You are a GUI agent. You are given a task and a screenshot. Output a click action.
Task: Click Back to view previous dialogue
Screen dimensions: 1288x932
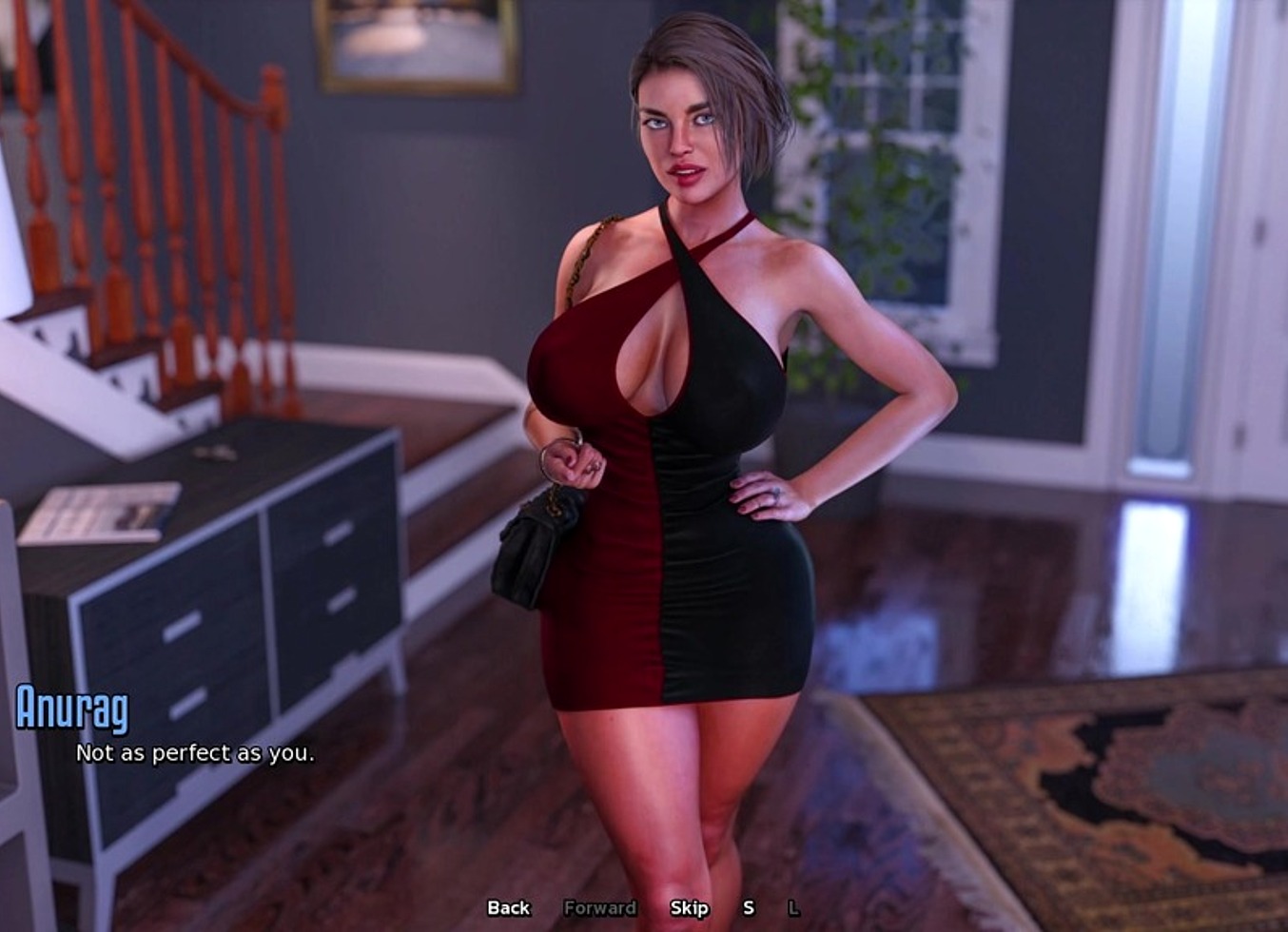tap(509, 909)
